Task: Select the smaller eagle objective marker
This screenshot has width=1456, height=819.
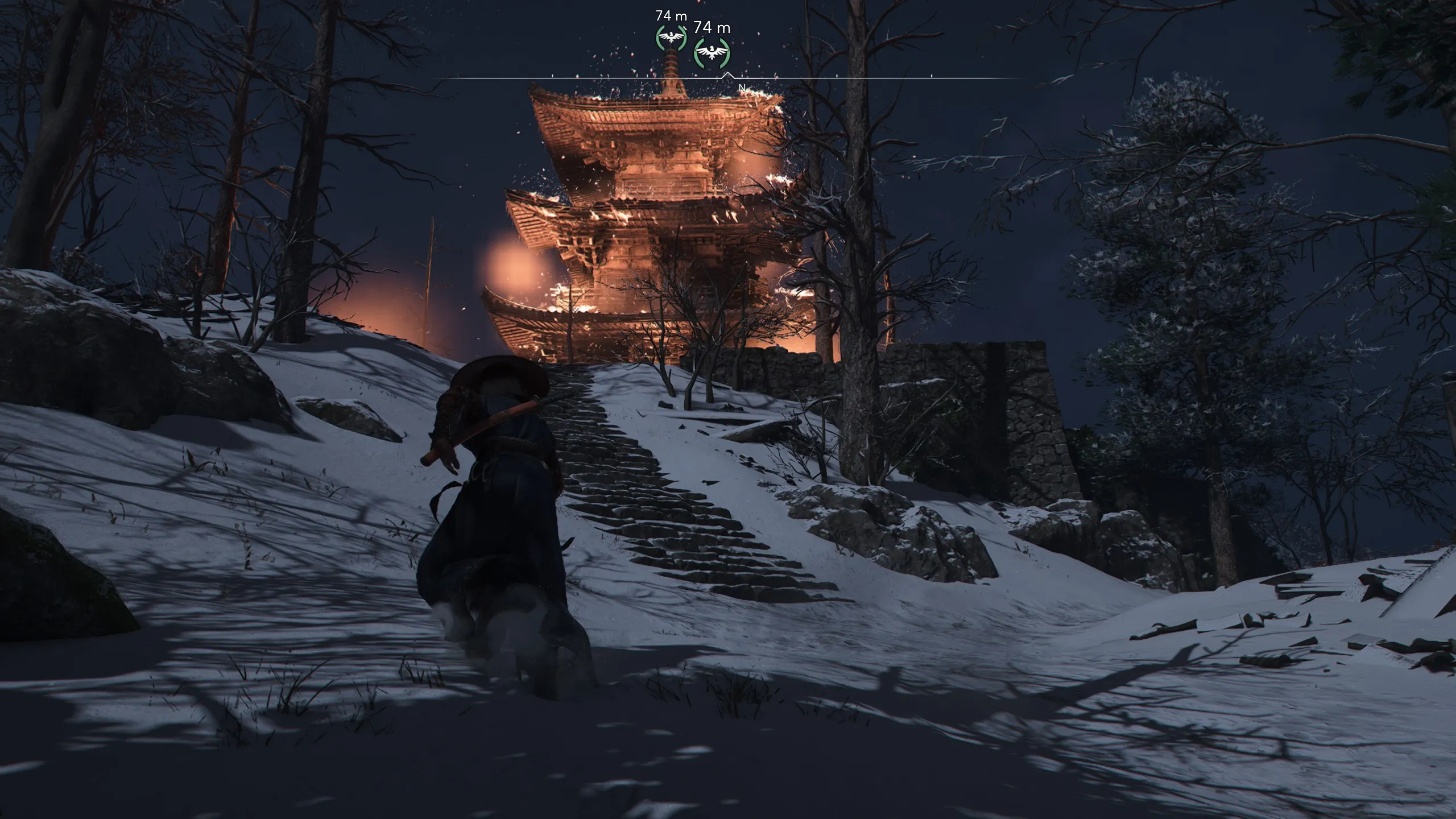Action: click(x=671, y=38)
